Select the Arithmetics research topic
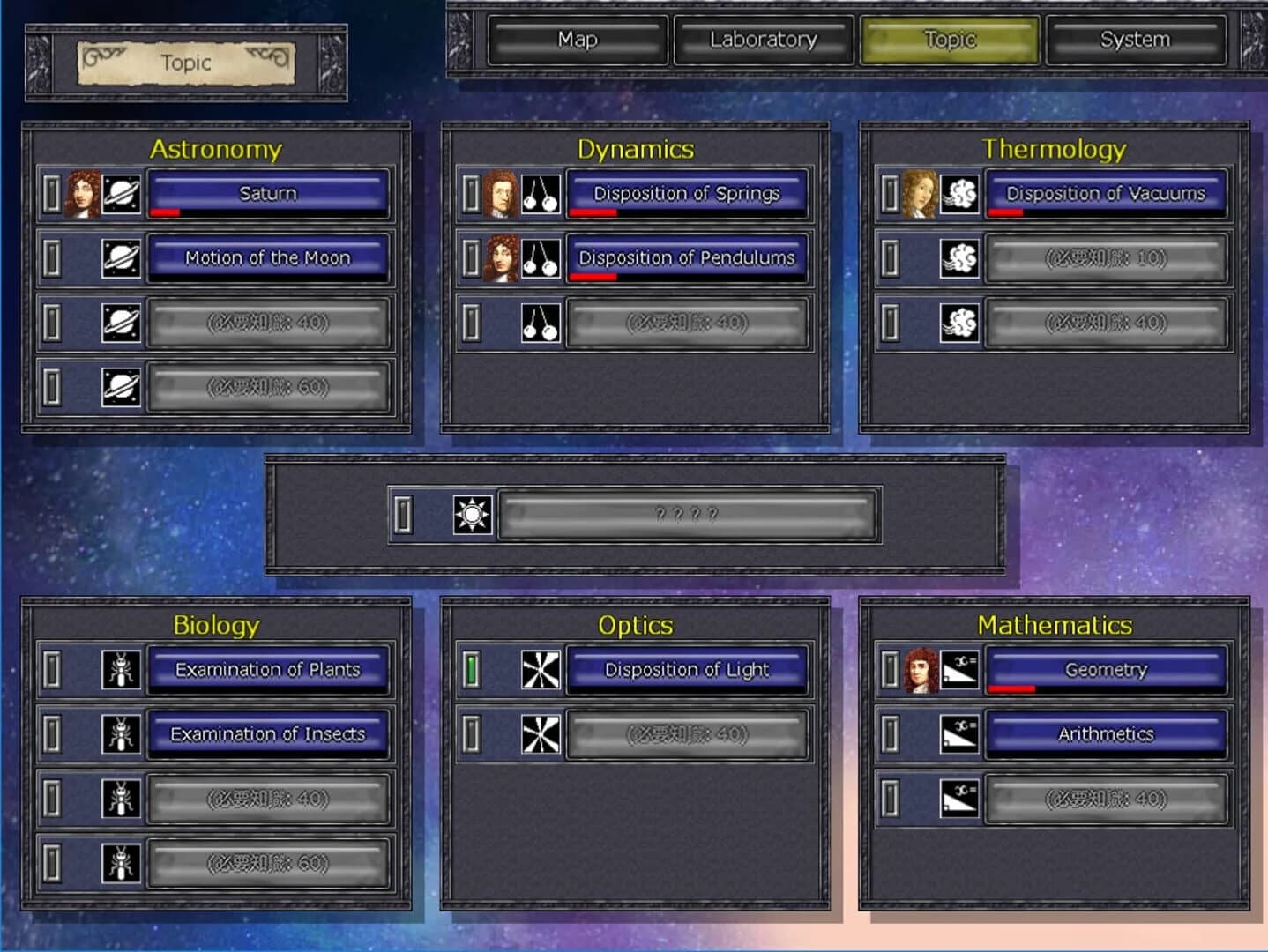 (x=1106, y=733)
